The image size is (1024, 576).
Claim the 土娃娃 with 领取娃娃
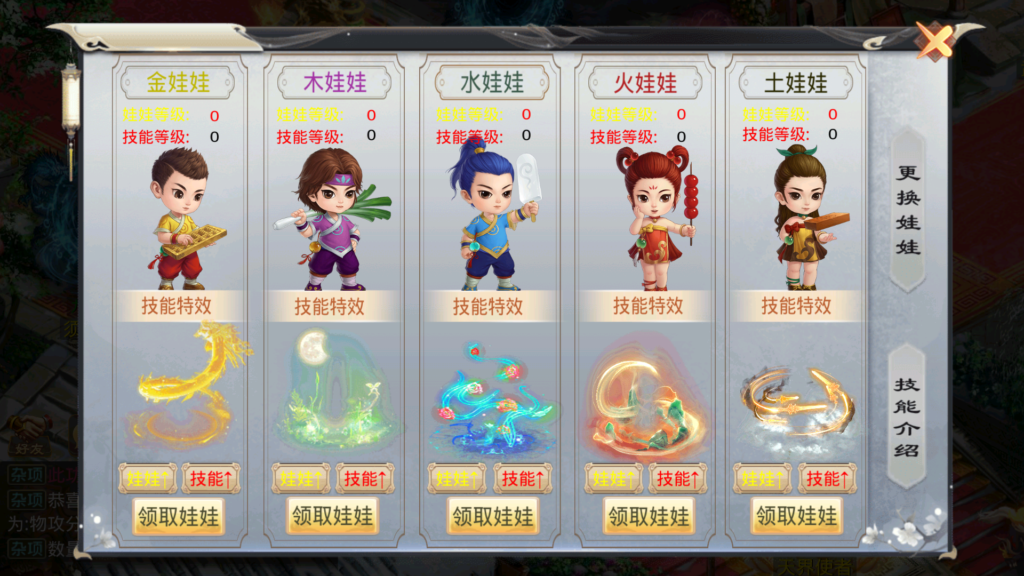tap(797, 516)
